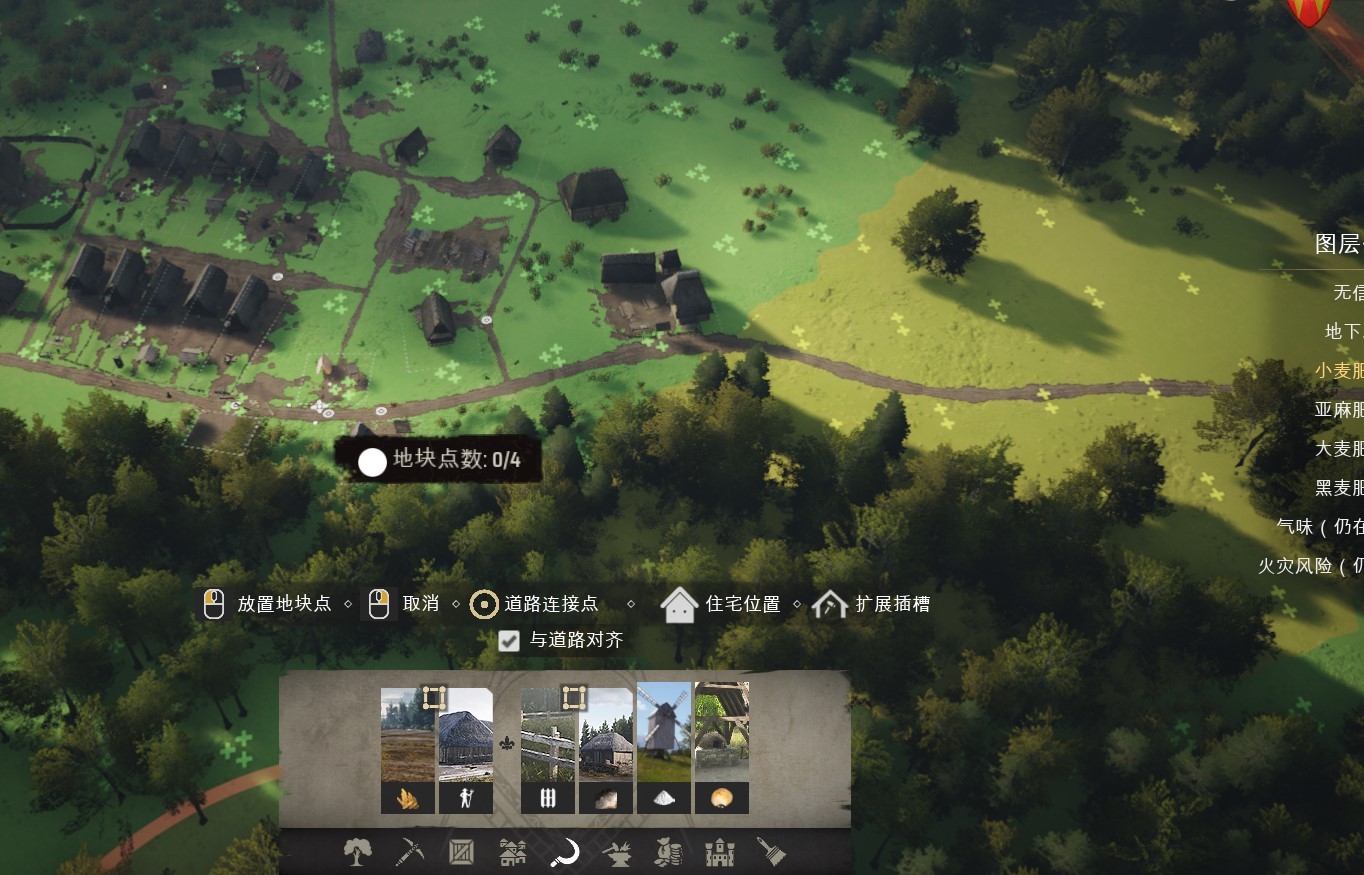Open the anvil industry build category
Image resolution: width=1364 pixels, height=875 pixels.
[x=617, y=853]
